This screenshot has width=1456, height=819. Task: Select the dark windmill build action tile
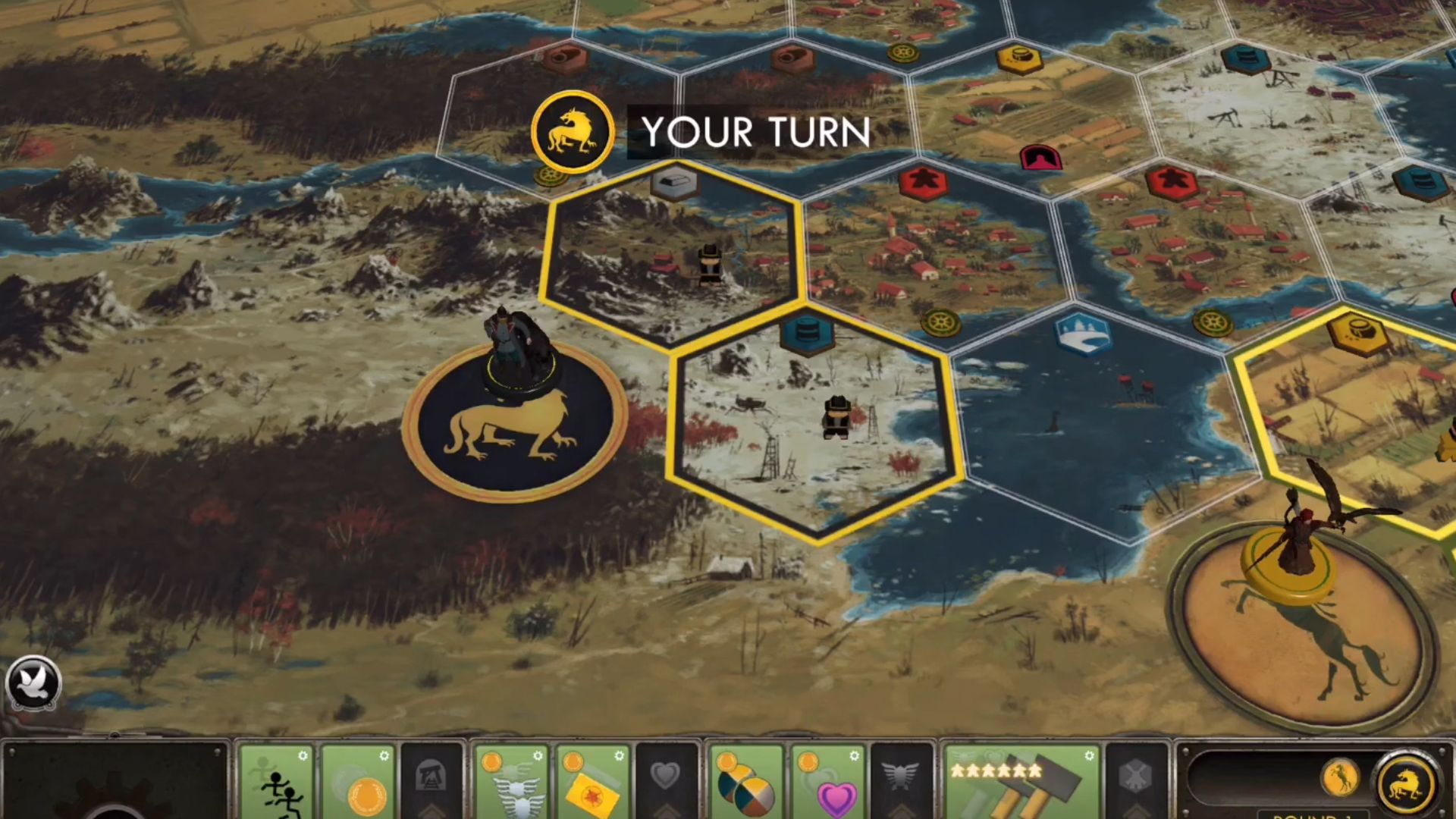click(1135, 777)
